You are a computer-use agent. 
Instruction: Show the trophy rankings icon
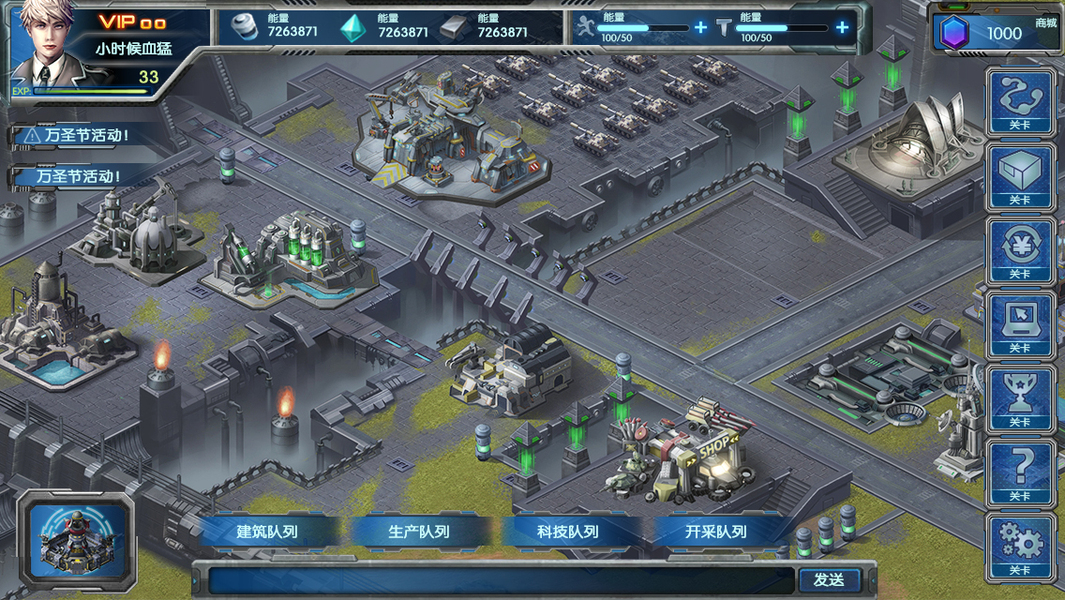[x=1019, y=397]
